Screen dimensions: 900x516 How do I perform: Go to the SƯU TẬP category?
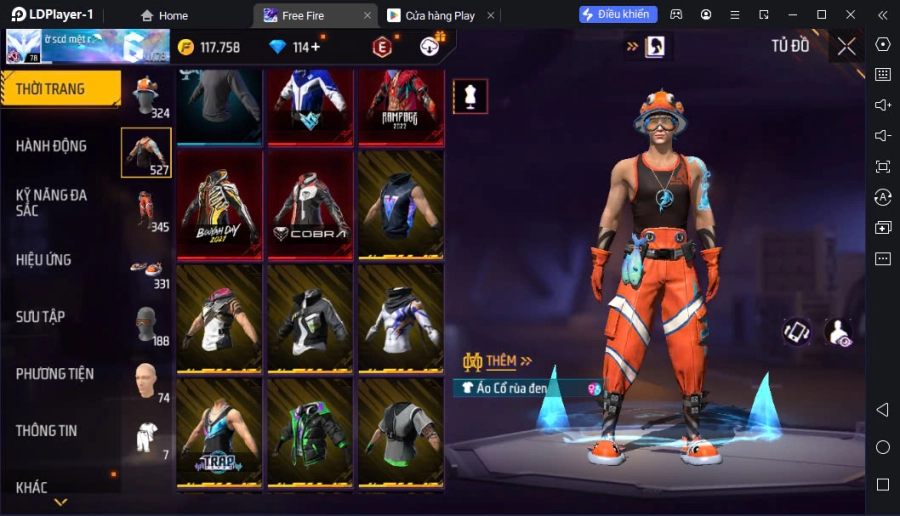41,317
